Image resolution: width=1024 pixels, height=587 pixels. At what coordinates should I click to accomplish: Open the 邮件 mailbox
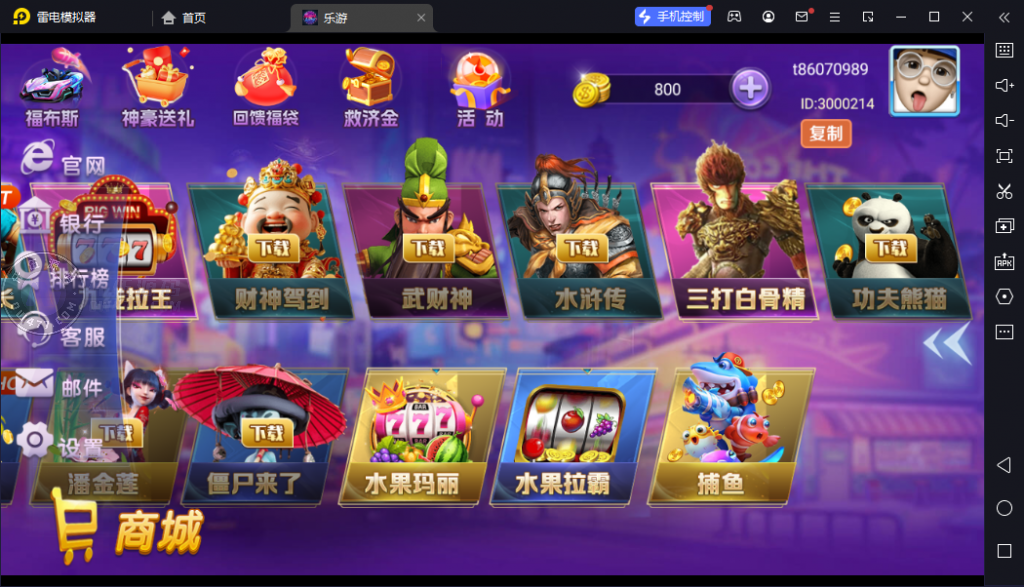[62, 385]
